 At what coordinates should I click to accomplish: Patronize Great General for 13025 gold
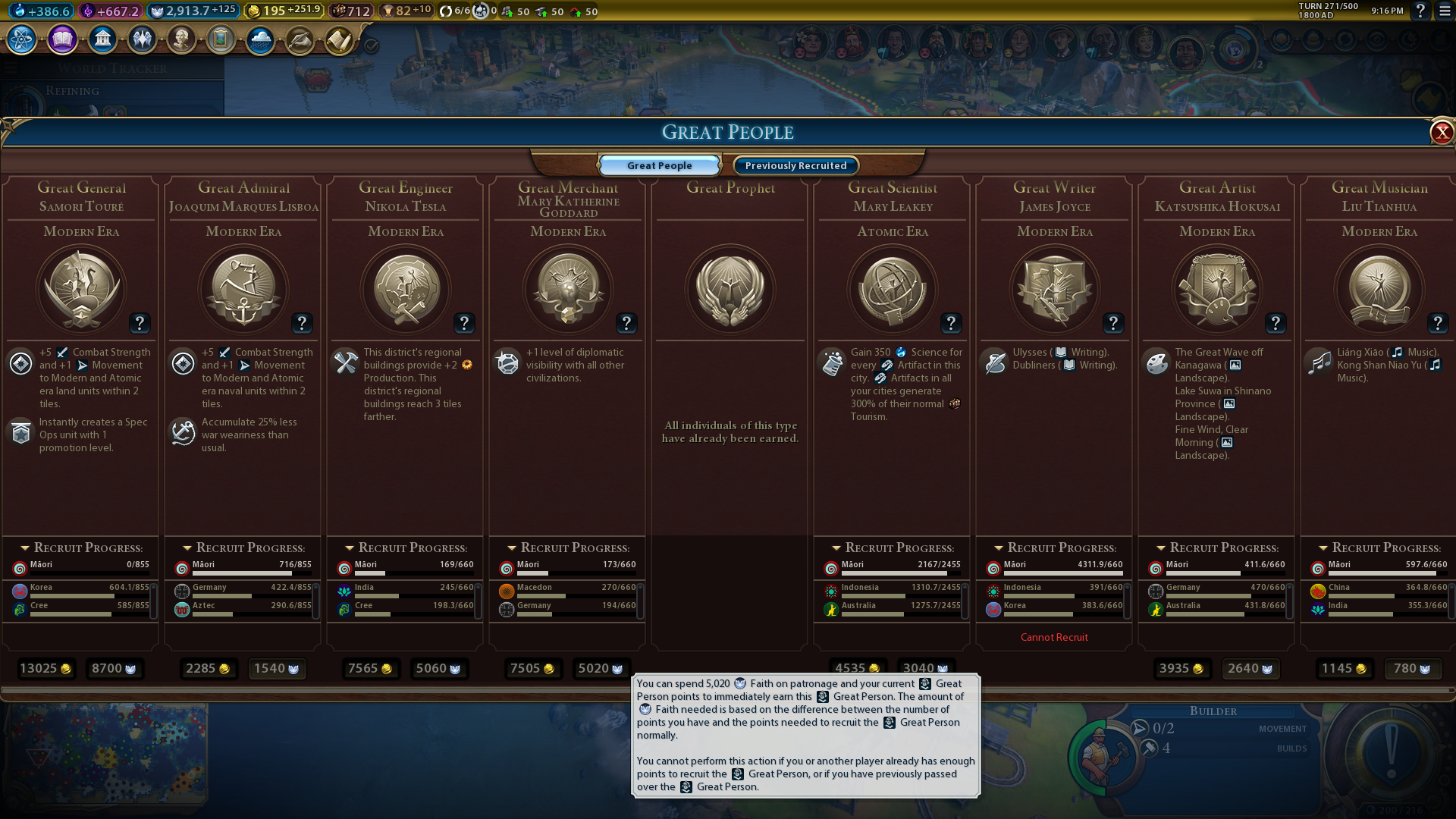coord(45,668)
